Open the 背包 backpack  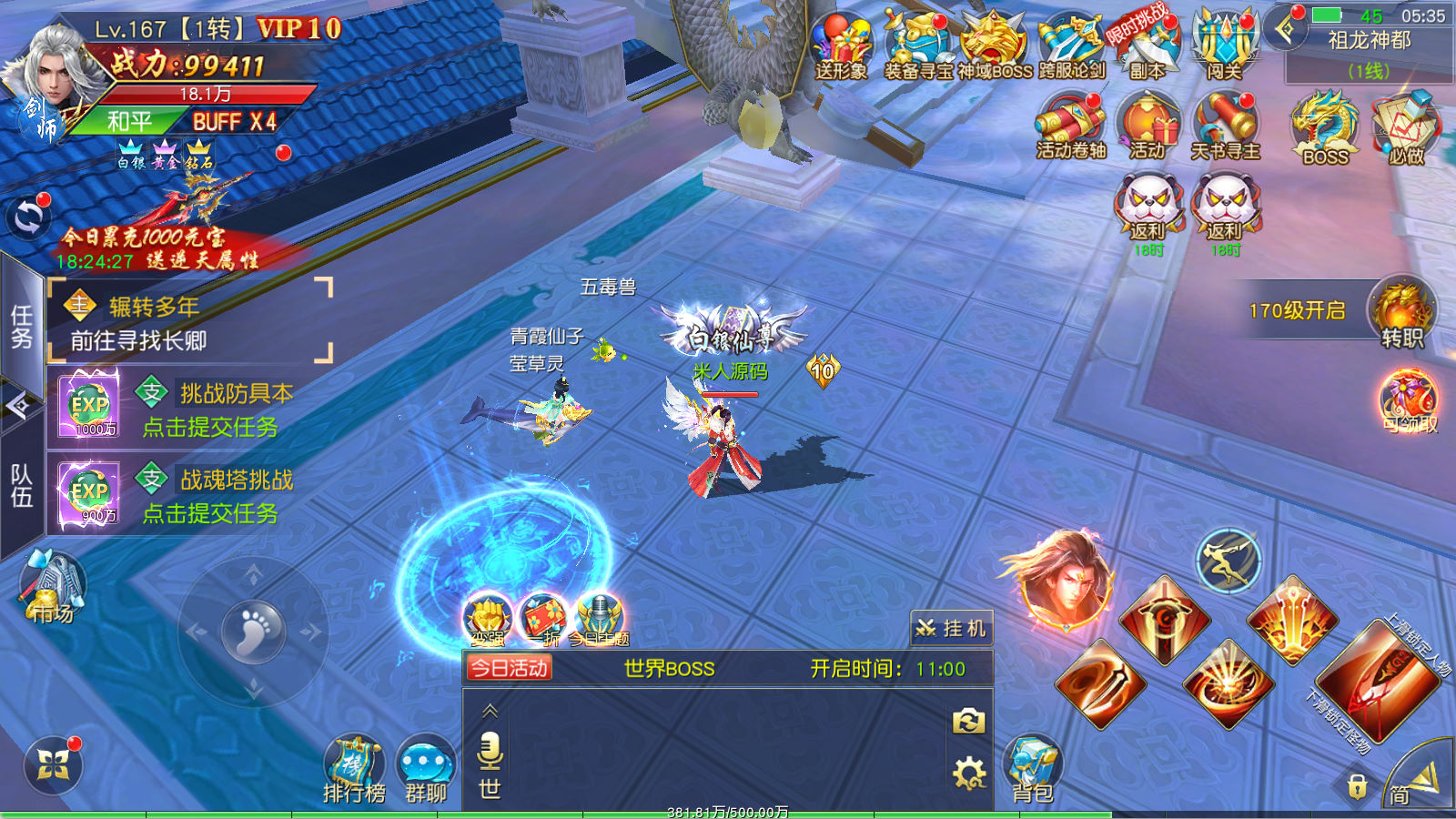coord(1033,769)
